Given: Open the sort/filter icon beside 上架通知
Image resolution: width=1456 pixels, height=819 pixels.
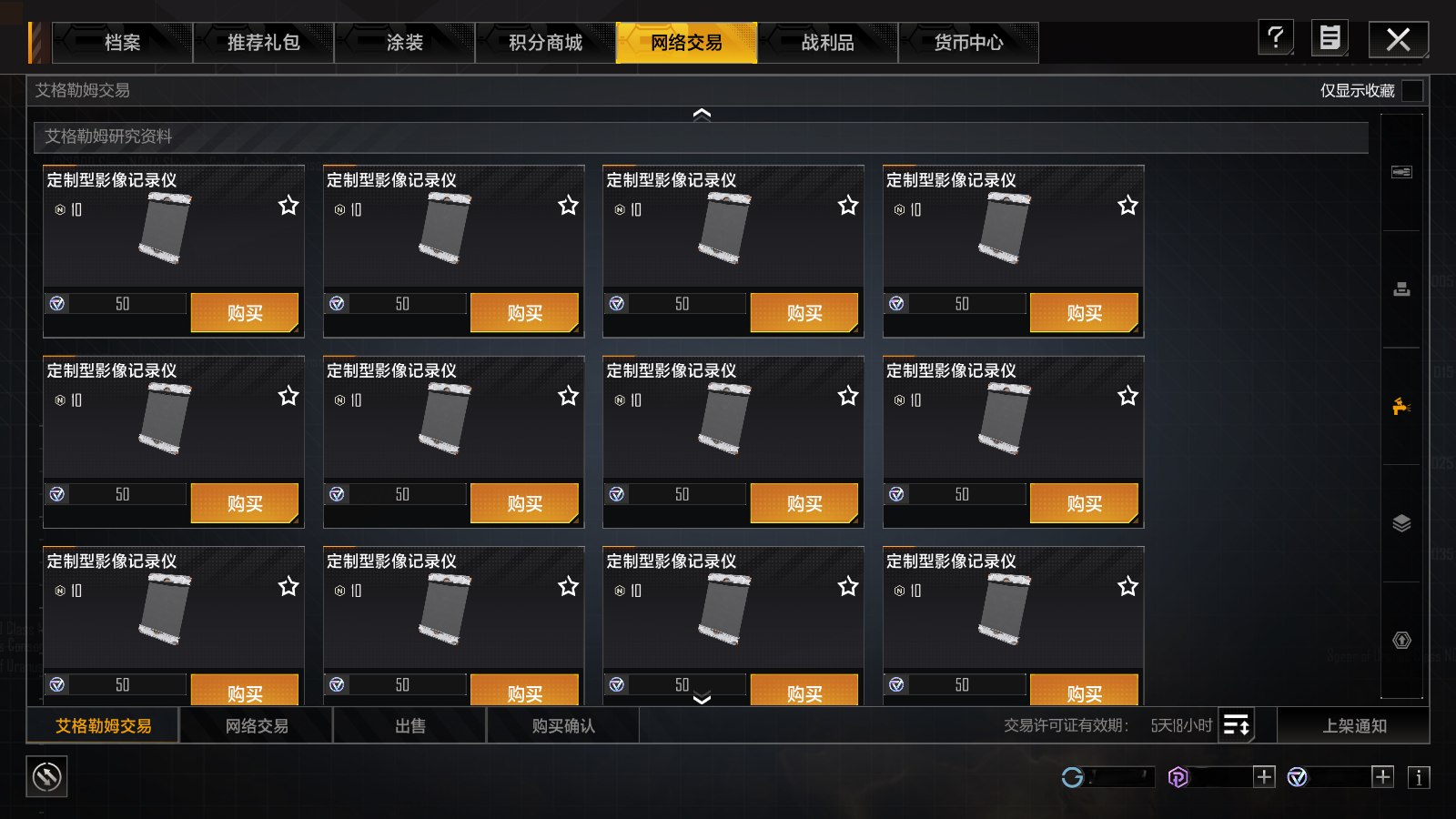Looking at the screenshot, I should 1238,725.
